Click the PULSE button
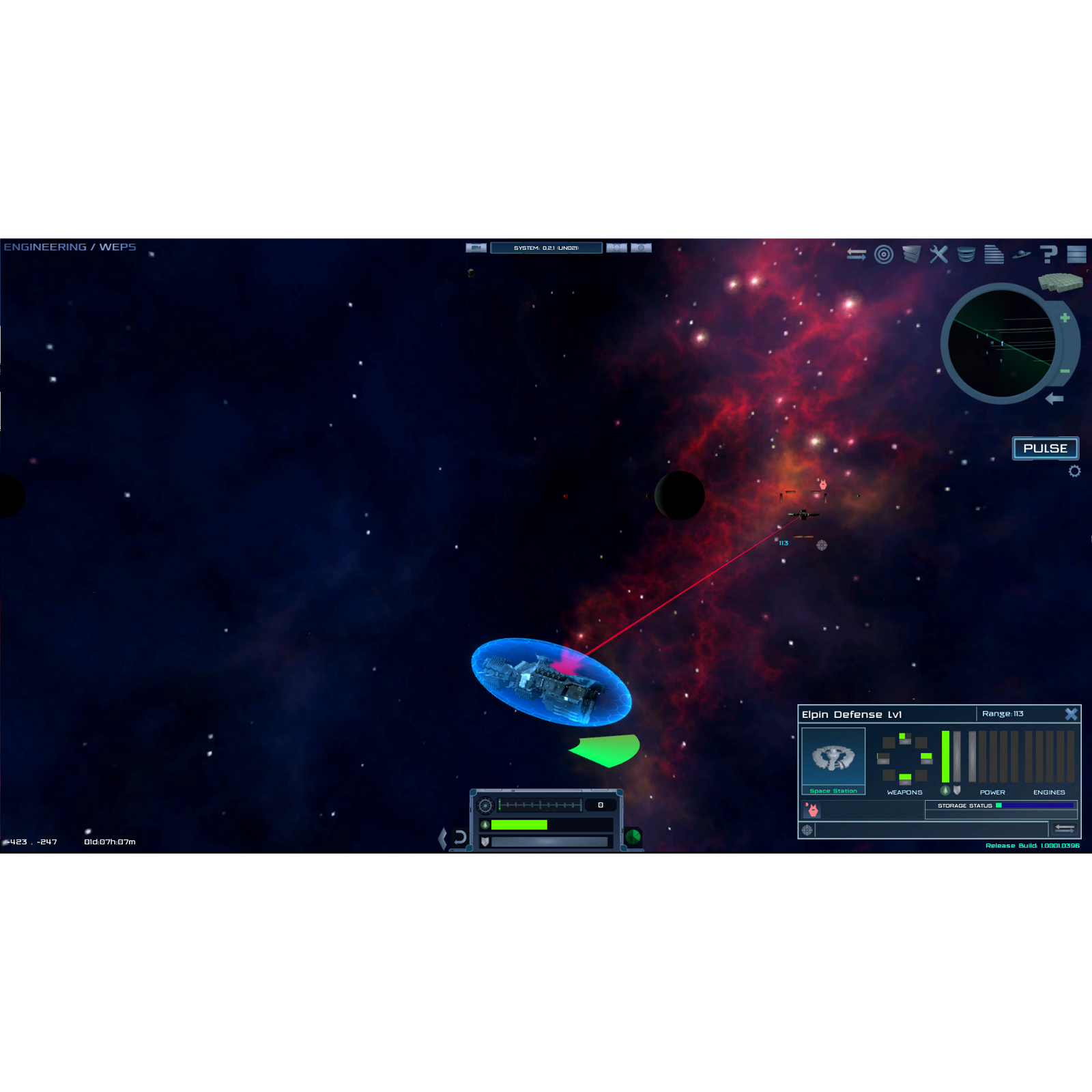 click(x=1046, y=448)
